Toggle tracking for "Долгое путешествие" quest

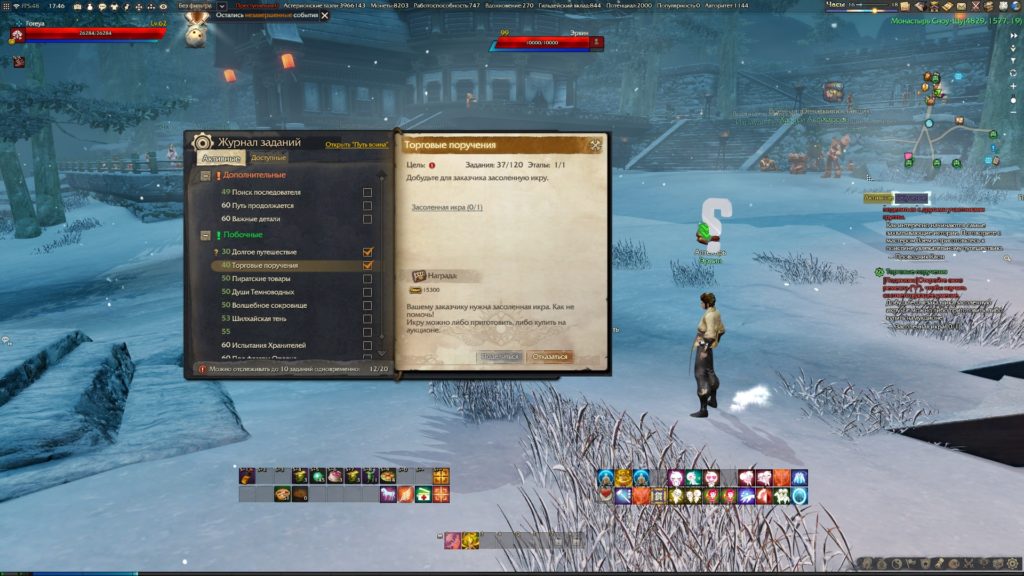(368, 253)
